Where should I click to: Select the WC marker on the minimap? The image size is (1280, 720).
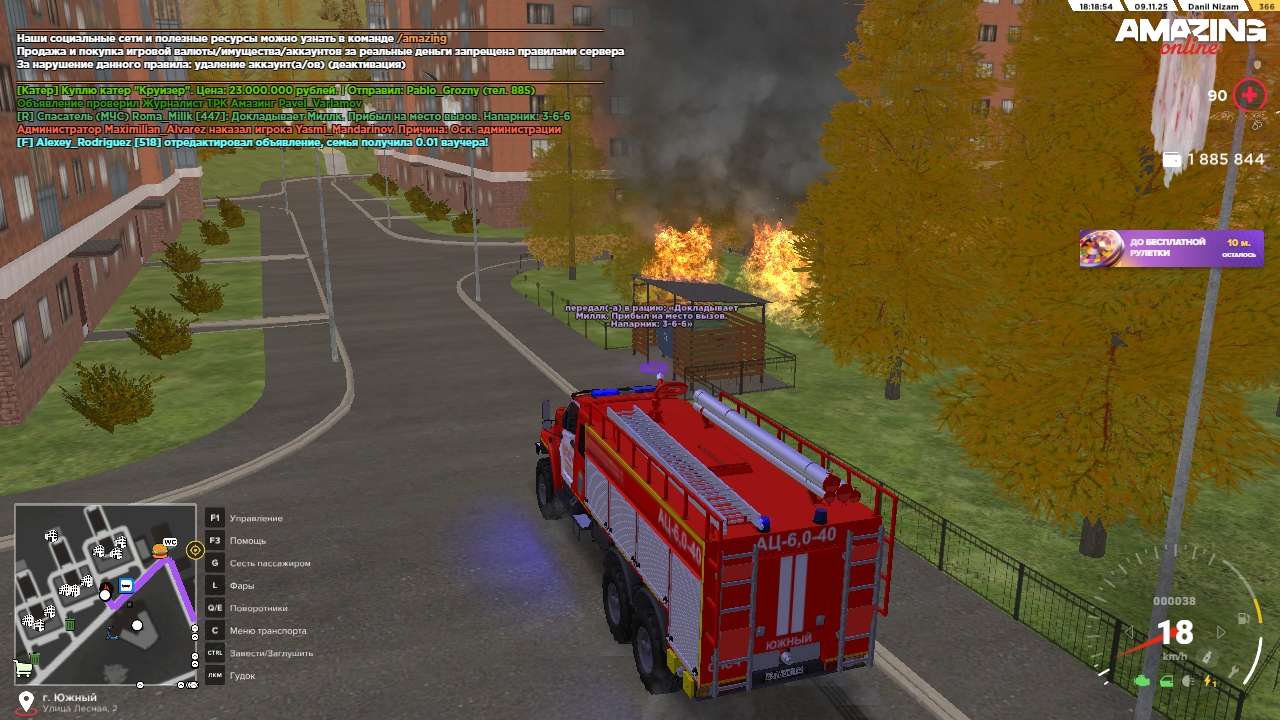click(171, 542)
